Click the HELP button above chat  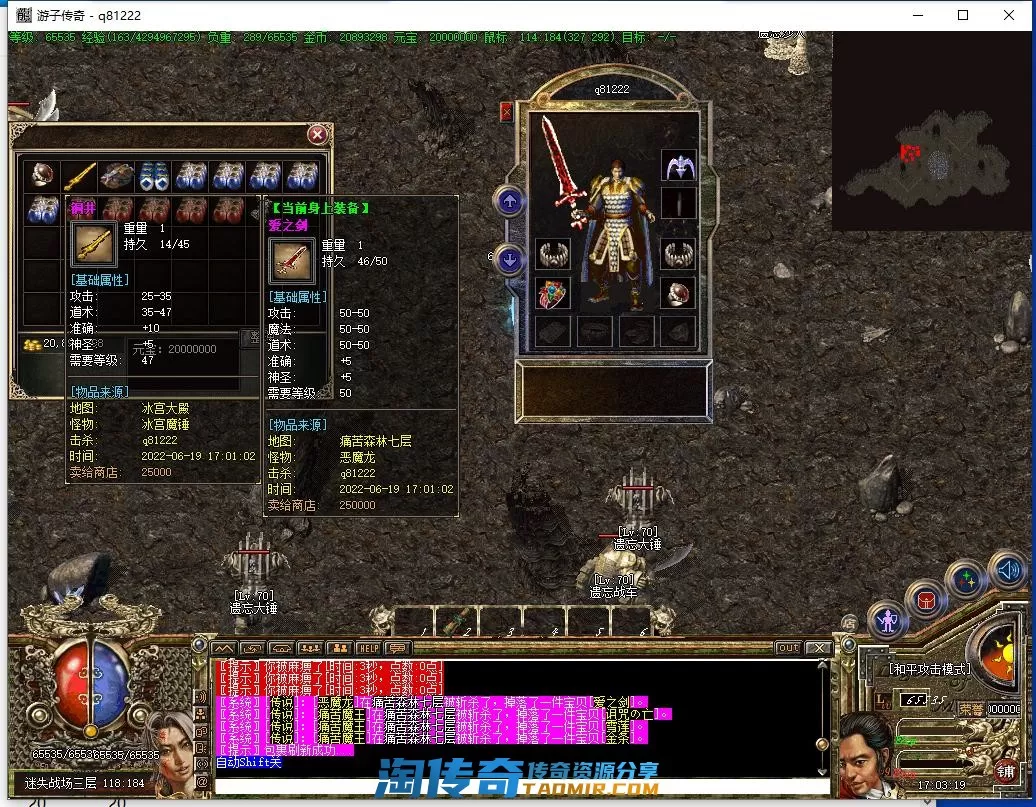coord(368,648)
